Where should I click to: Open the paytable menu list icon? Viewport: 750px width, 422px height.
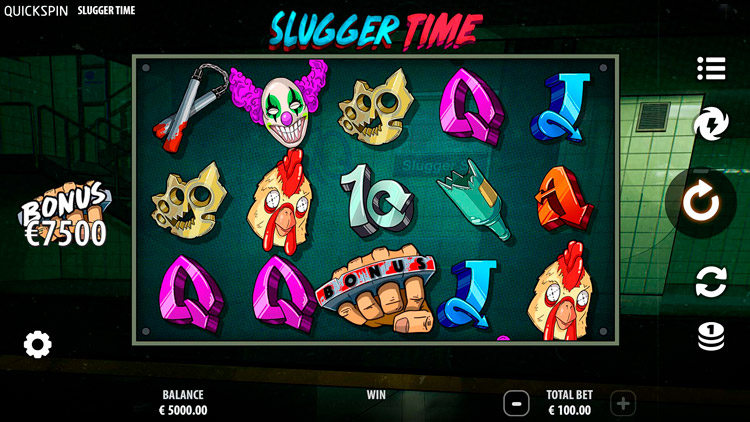(x=711, y=68)
